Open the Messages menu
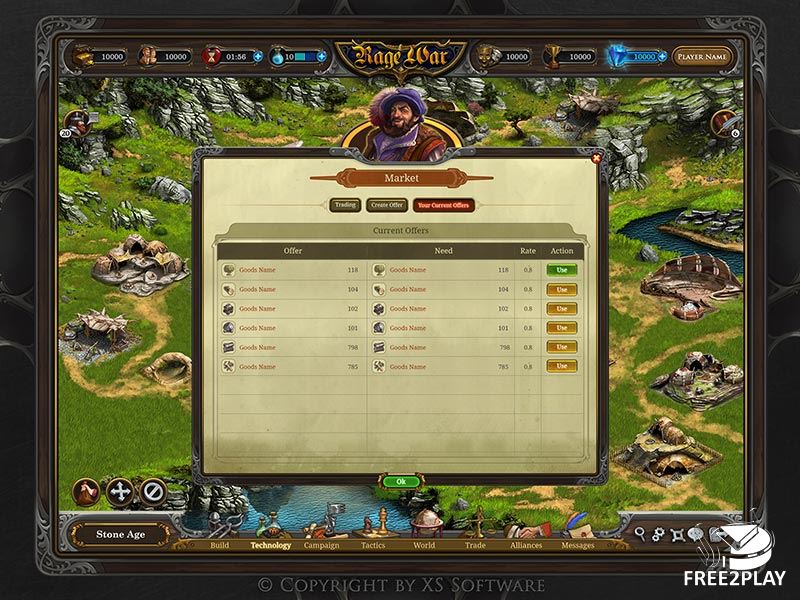 point(577,545)
